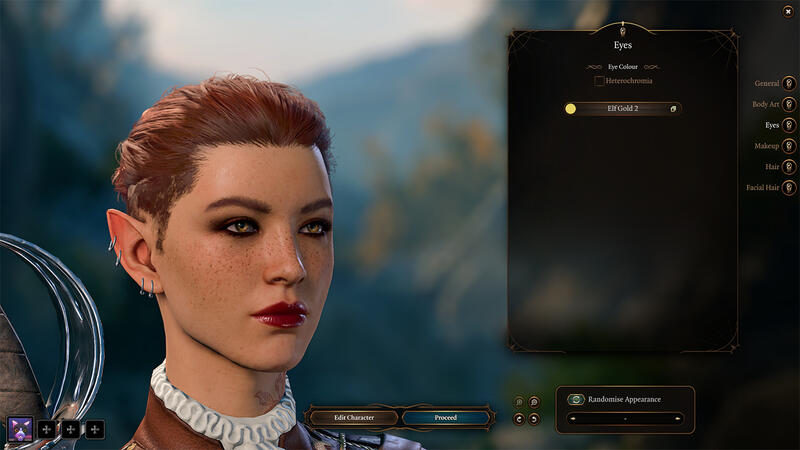The image size is (800, 450).
Task: Select the cat portrait player slot
Action: (20, 429)
